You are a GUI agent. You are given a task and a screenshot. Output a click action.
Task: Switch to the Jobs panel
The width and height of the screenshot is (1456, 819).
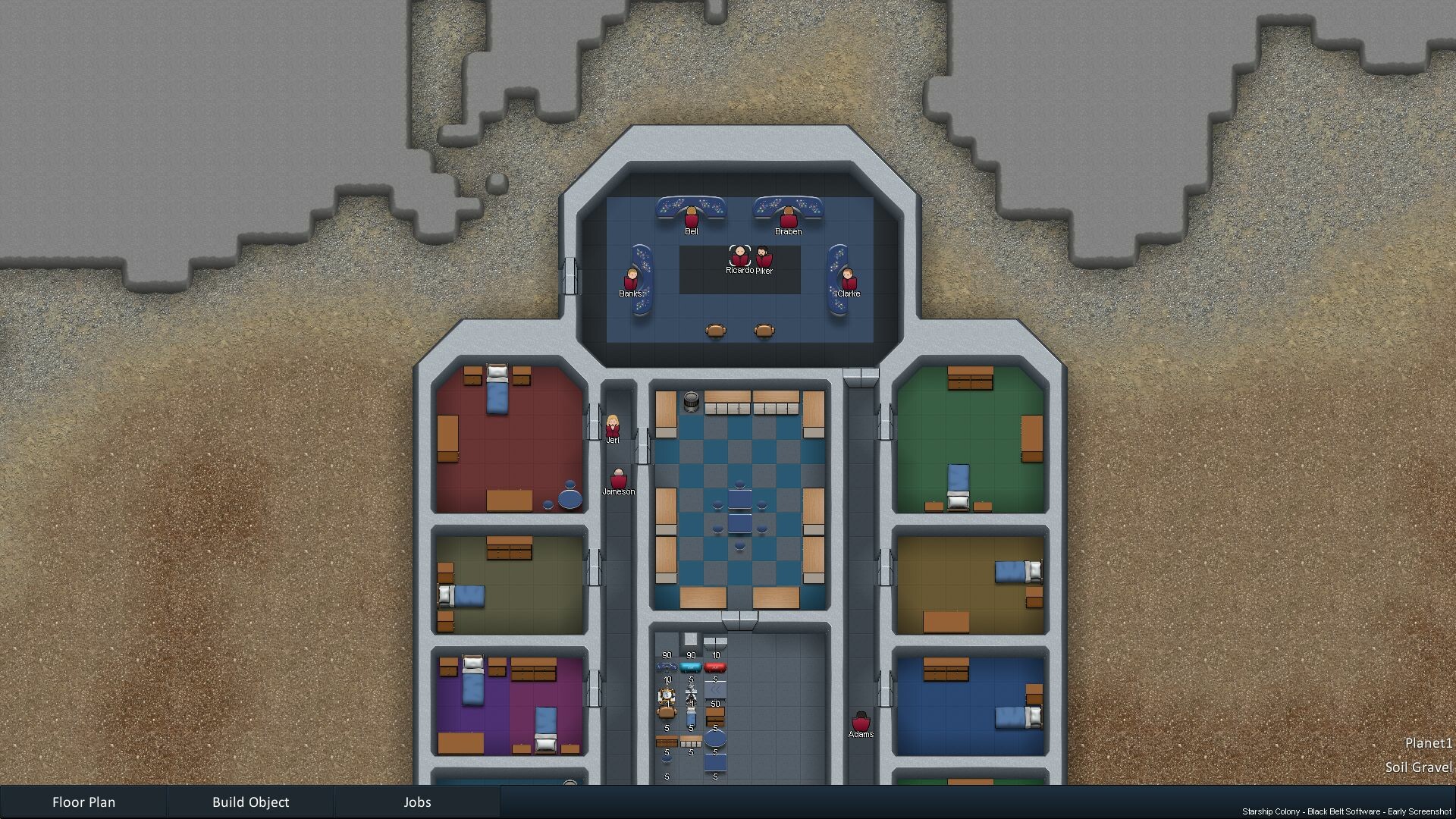tap(416, 802)
